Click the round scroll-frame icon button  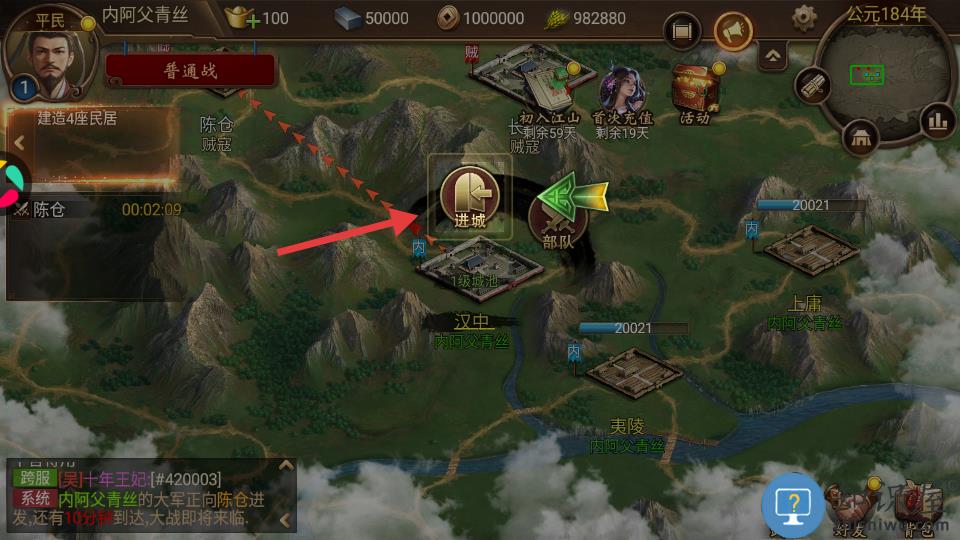pos(683,32)
